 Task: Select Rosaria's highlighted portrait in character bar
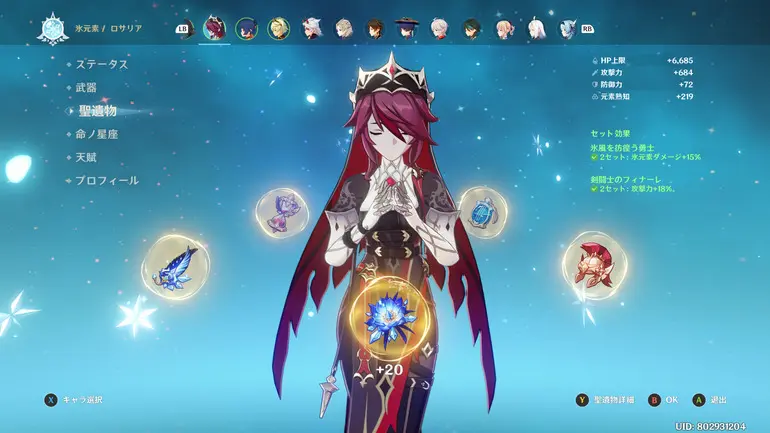coord(214,28)
